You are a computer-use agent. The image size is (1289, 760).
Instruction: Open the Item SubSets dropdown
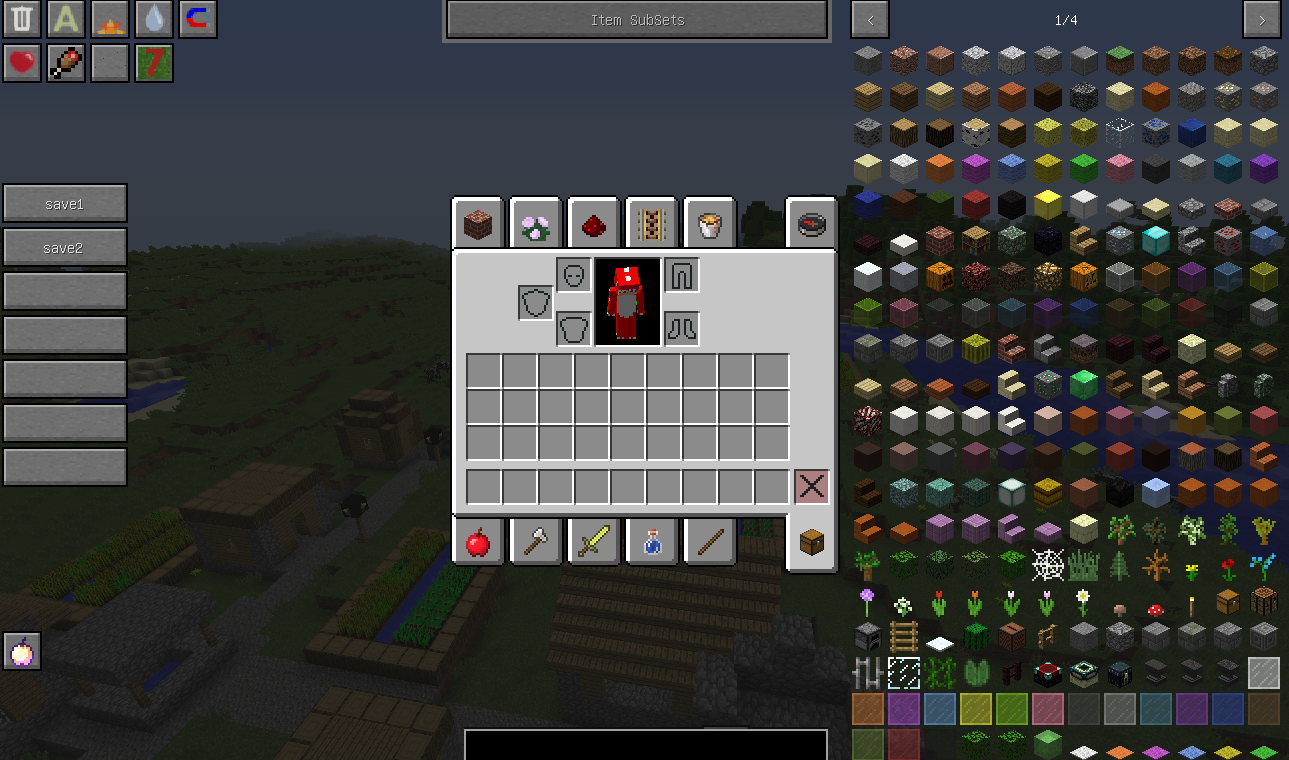(x=636, y=19)
